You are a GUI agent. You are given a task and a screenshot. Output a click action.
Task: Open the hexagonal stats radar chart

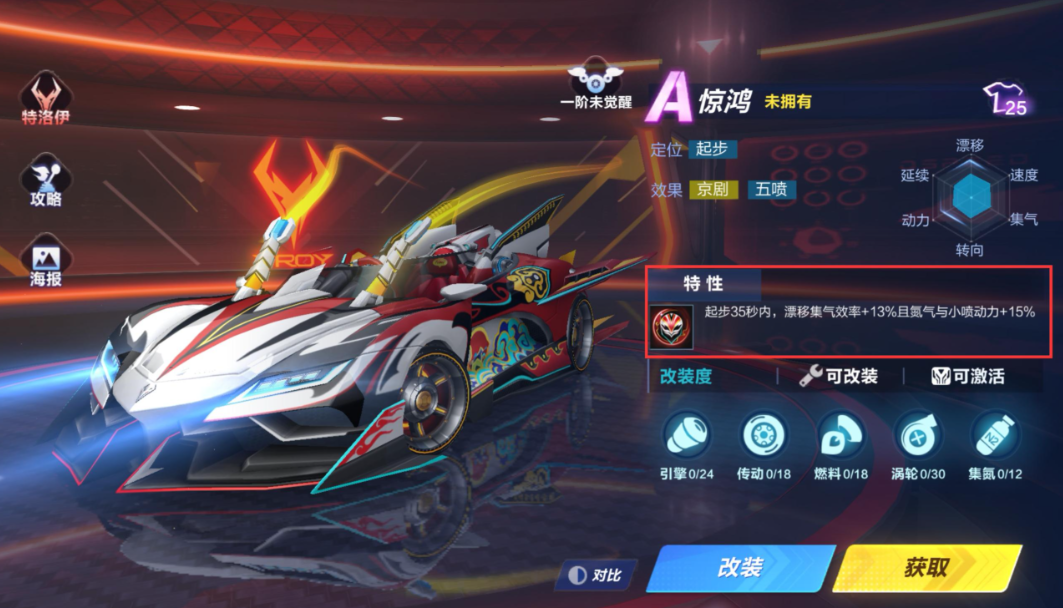(968, 198)
